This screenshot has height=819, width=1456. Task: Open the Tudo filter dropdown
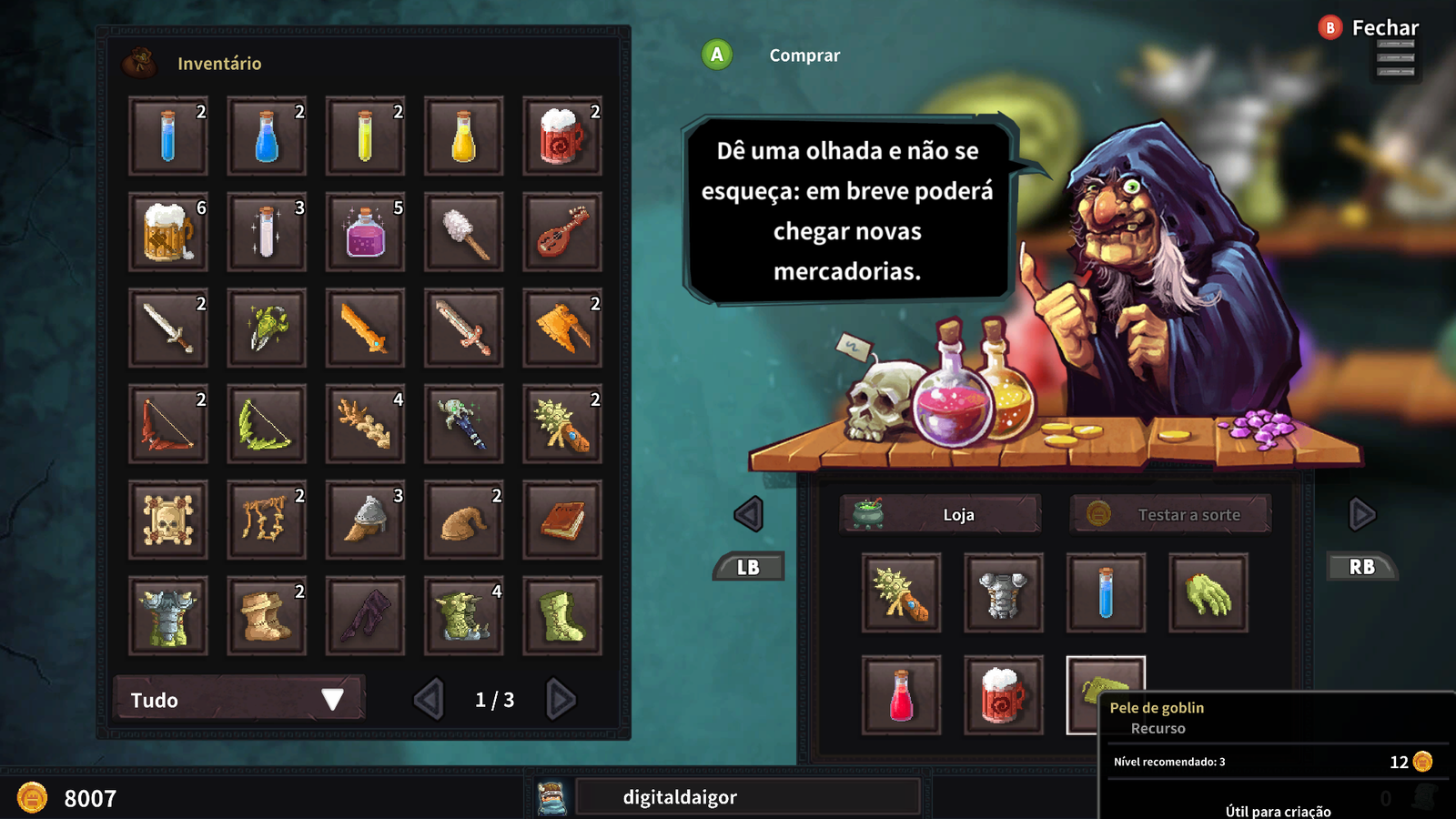click(x=238, y=699)
